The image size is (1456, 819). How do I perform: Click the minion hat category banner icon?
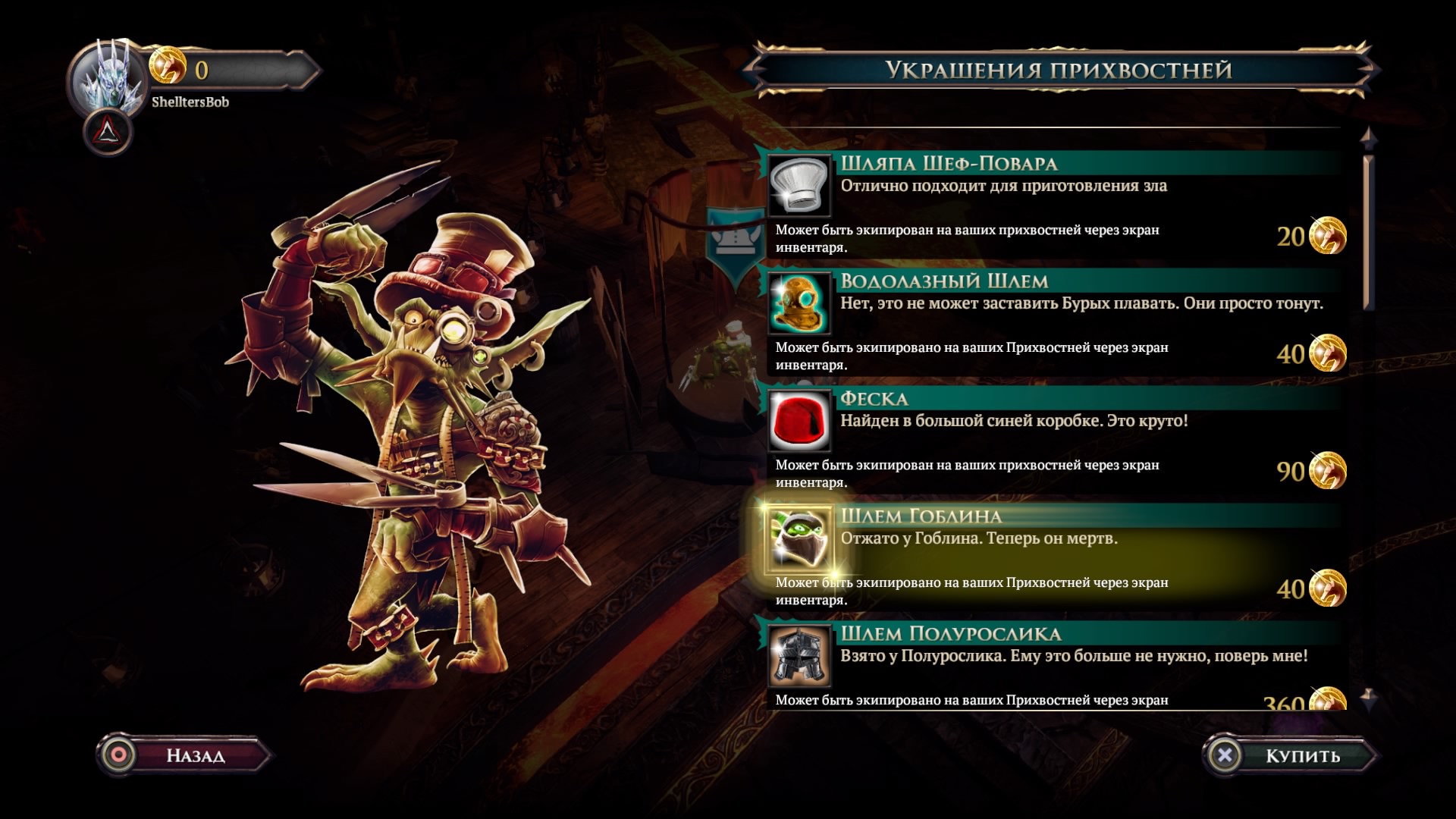[x=736, y=241]
